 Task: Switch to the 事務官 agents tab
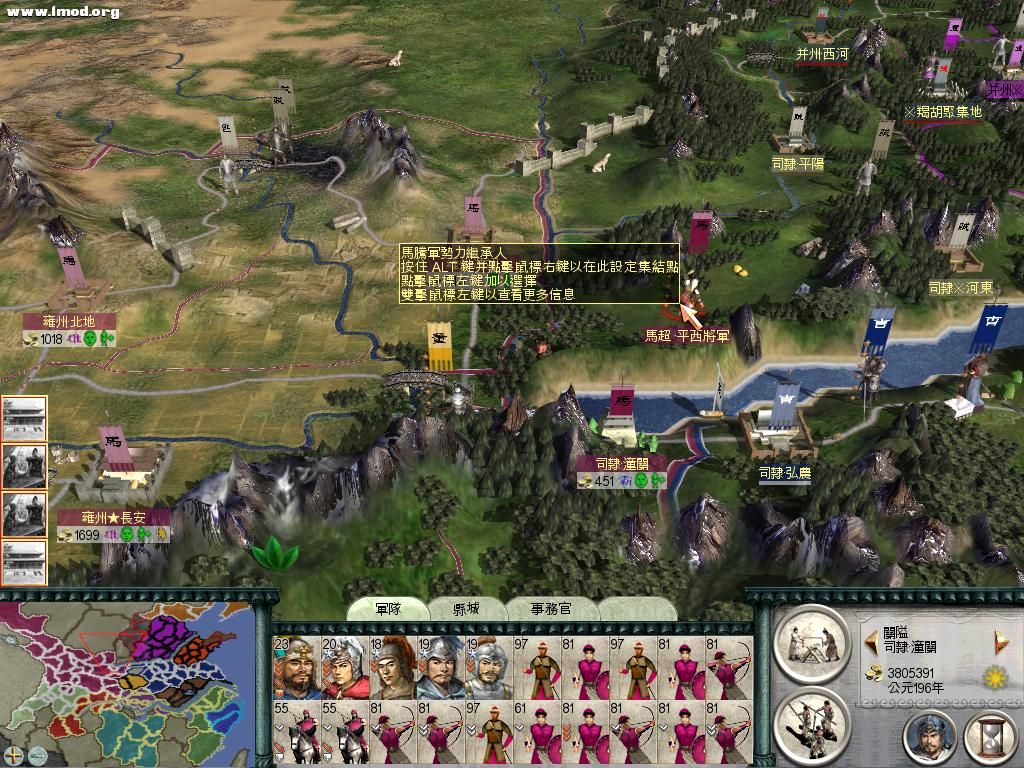[551, 609]
